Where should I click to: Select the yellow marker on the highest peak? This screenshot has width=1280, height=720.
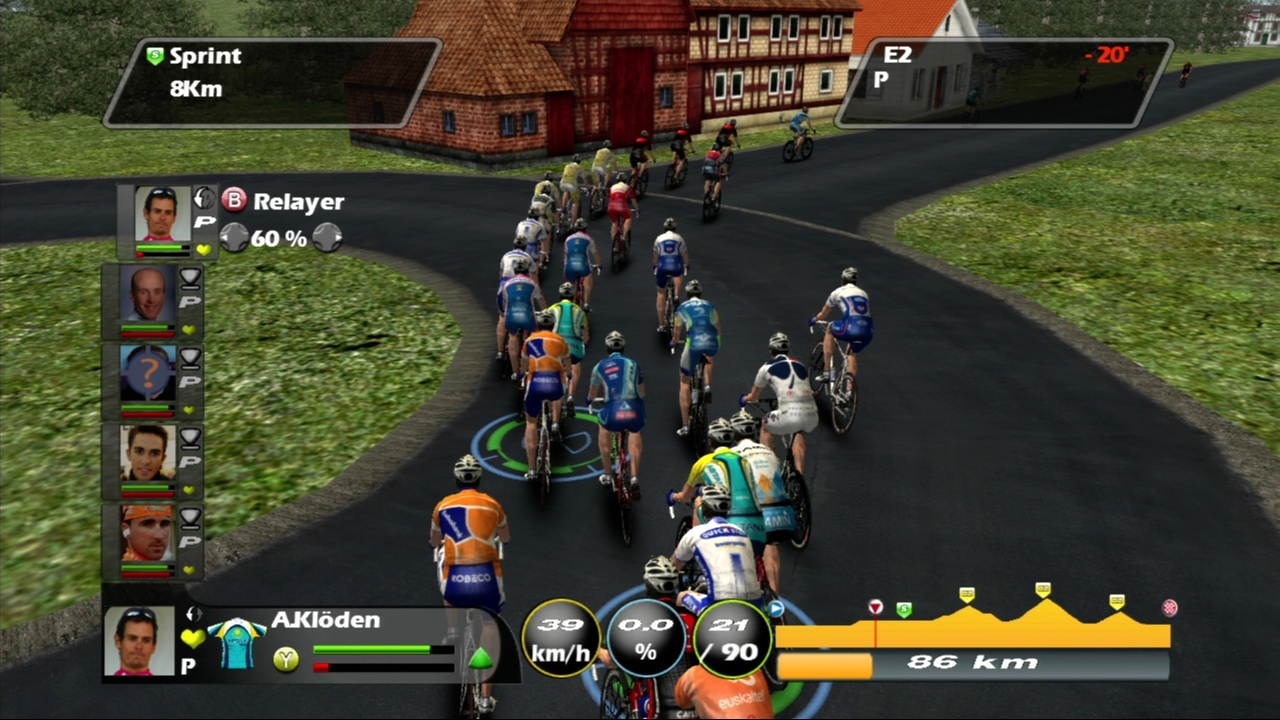click(1043, 589)
